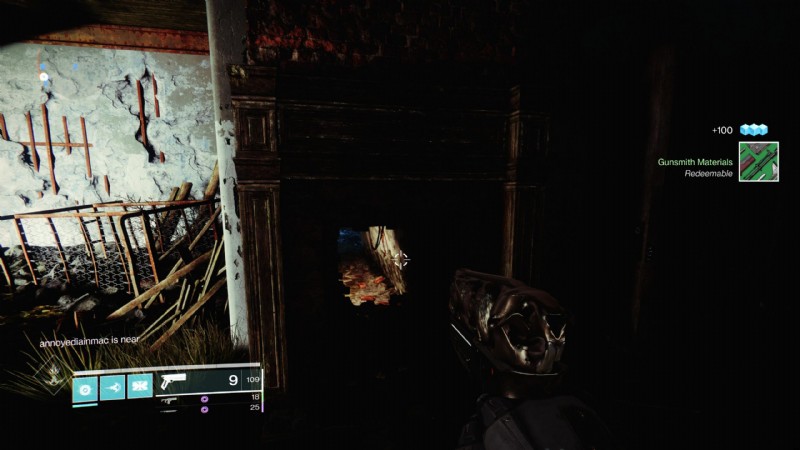Click the class ability banner icon
The width and height of the screenshot is (800, 450).
coord(140,386)
